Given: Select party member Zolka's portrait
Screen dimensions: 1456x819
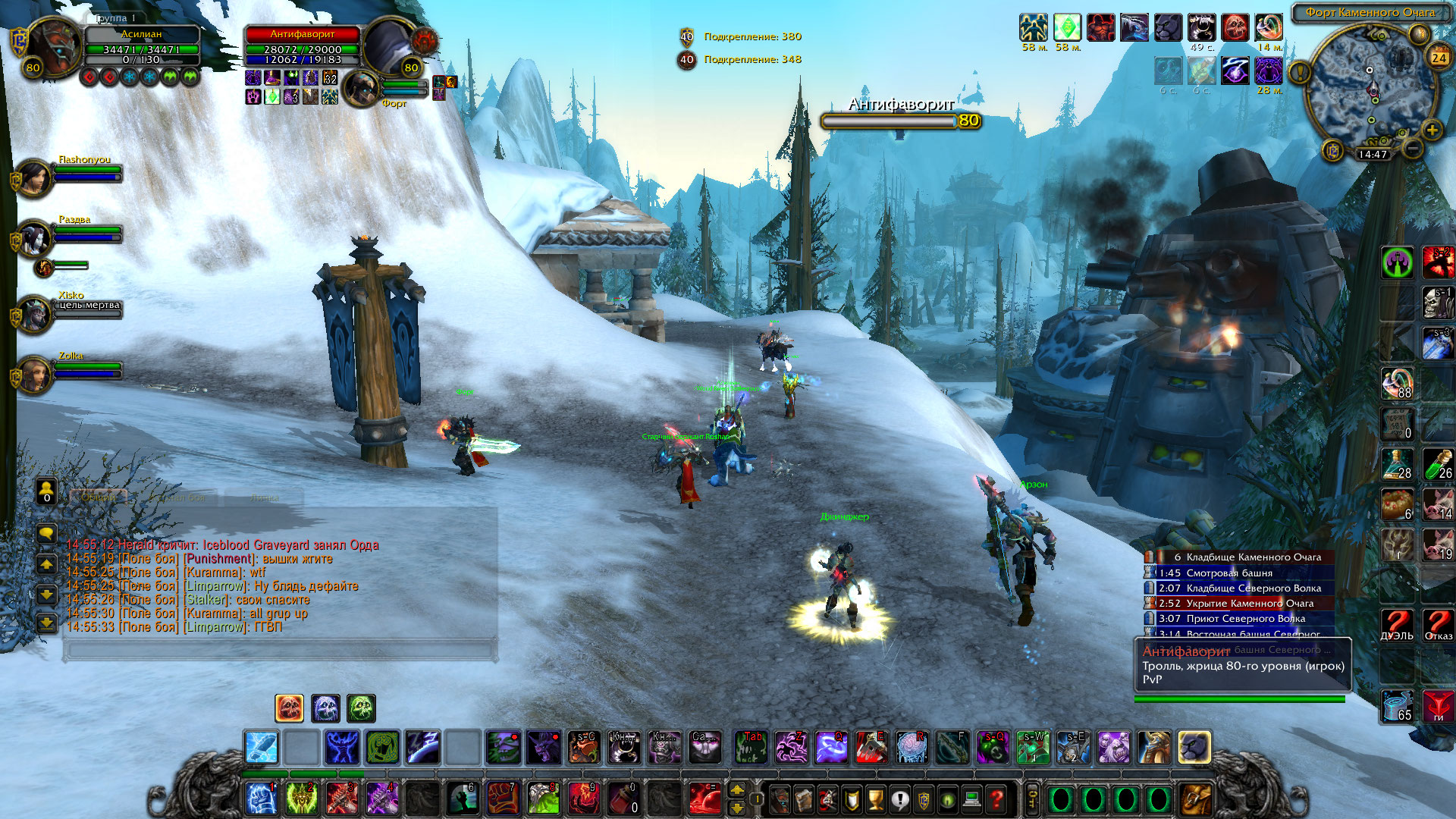Looking at the screenshot, I should [x=33, y=375].
